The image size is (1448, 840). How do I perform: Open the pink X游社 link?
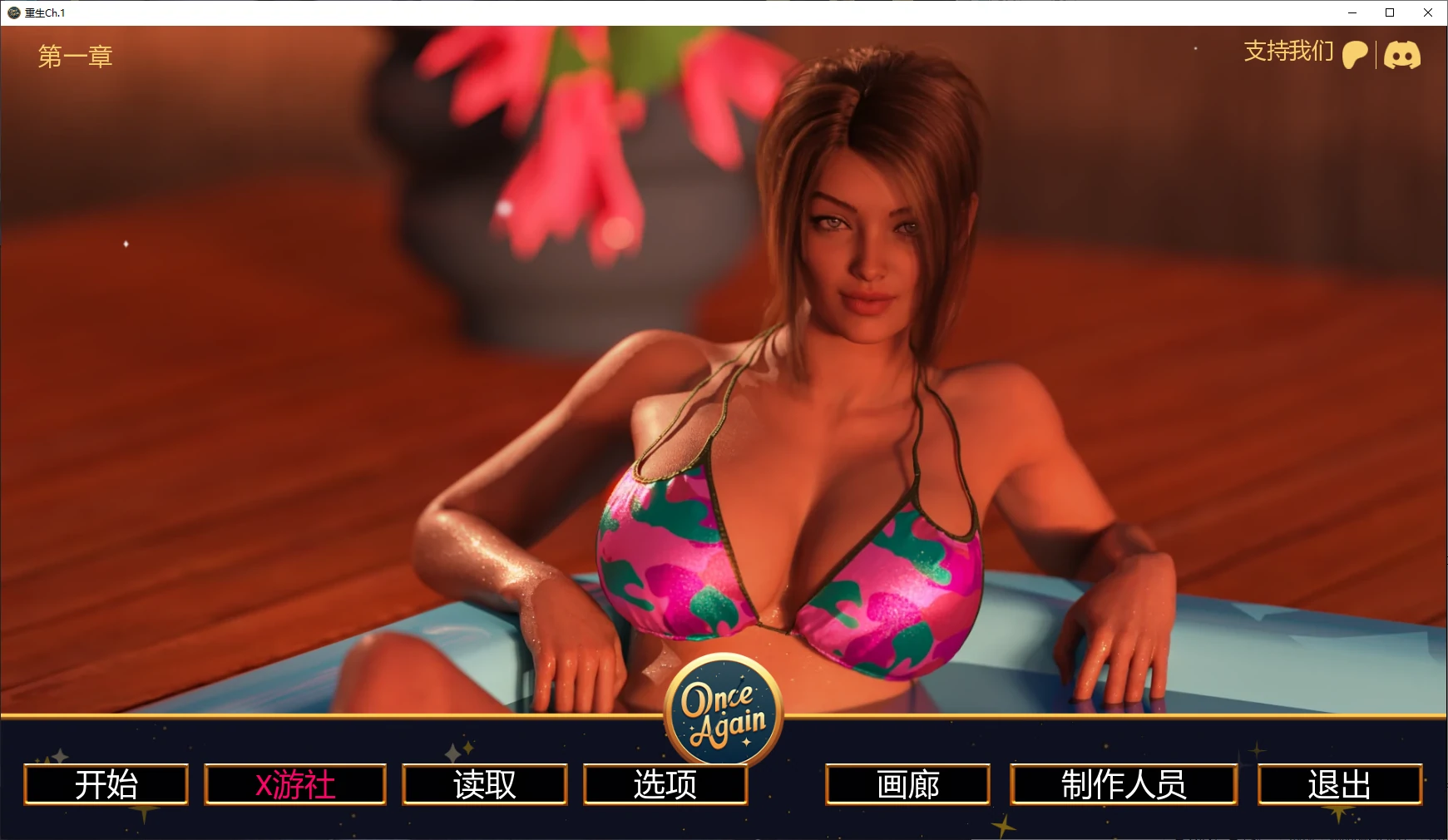pos(295,784)
